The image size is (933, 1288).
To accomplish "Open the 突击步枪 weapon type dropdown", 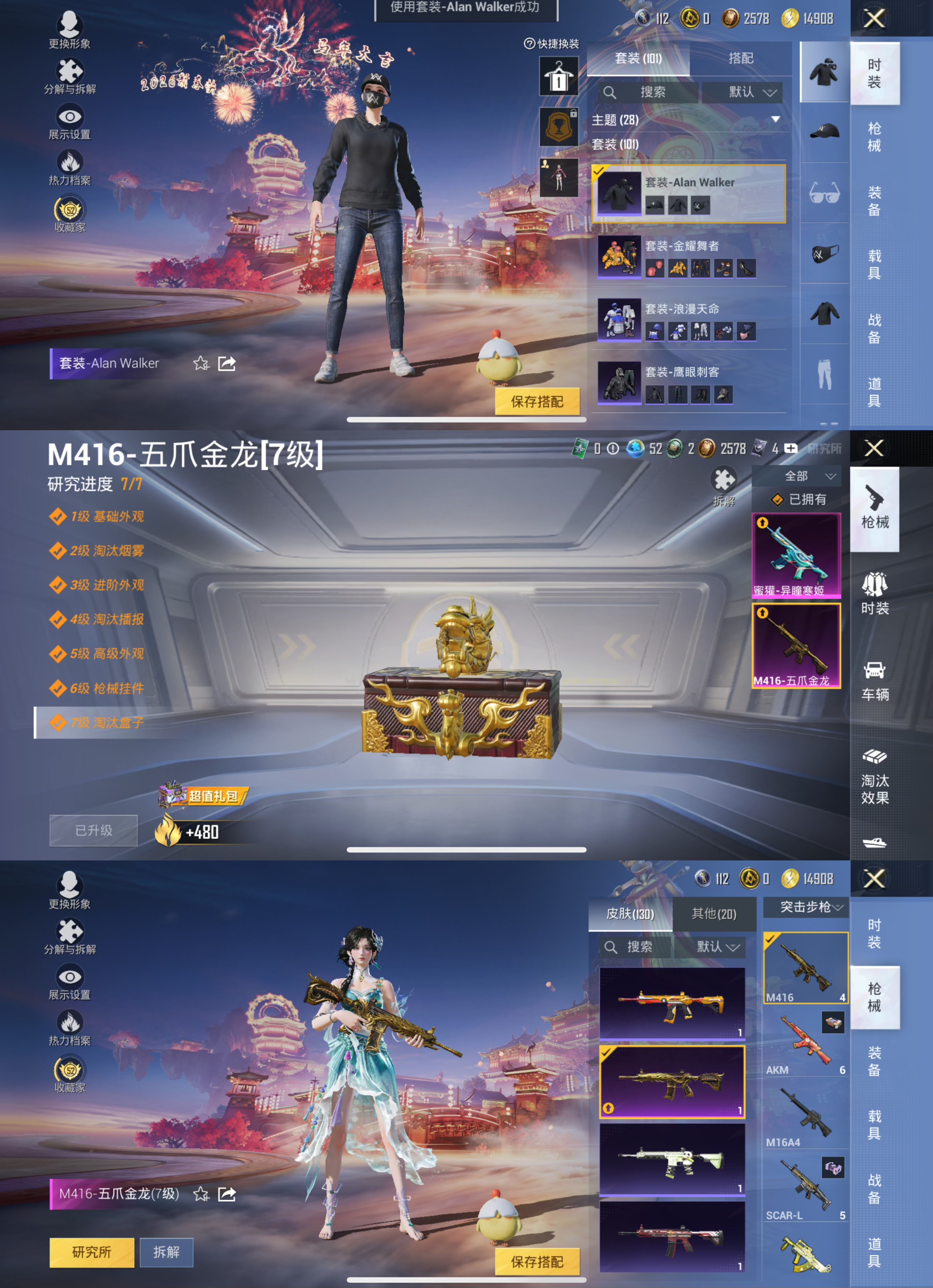I will (x=805, y=907).
